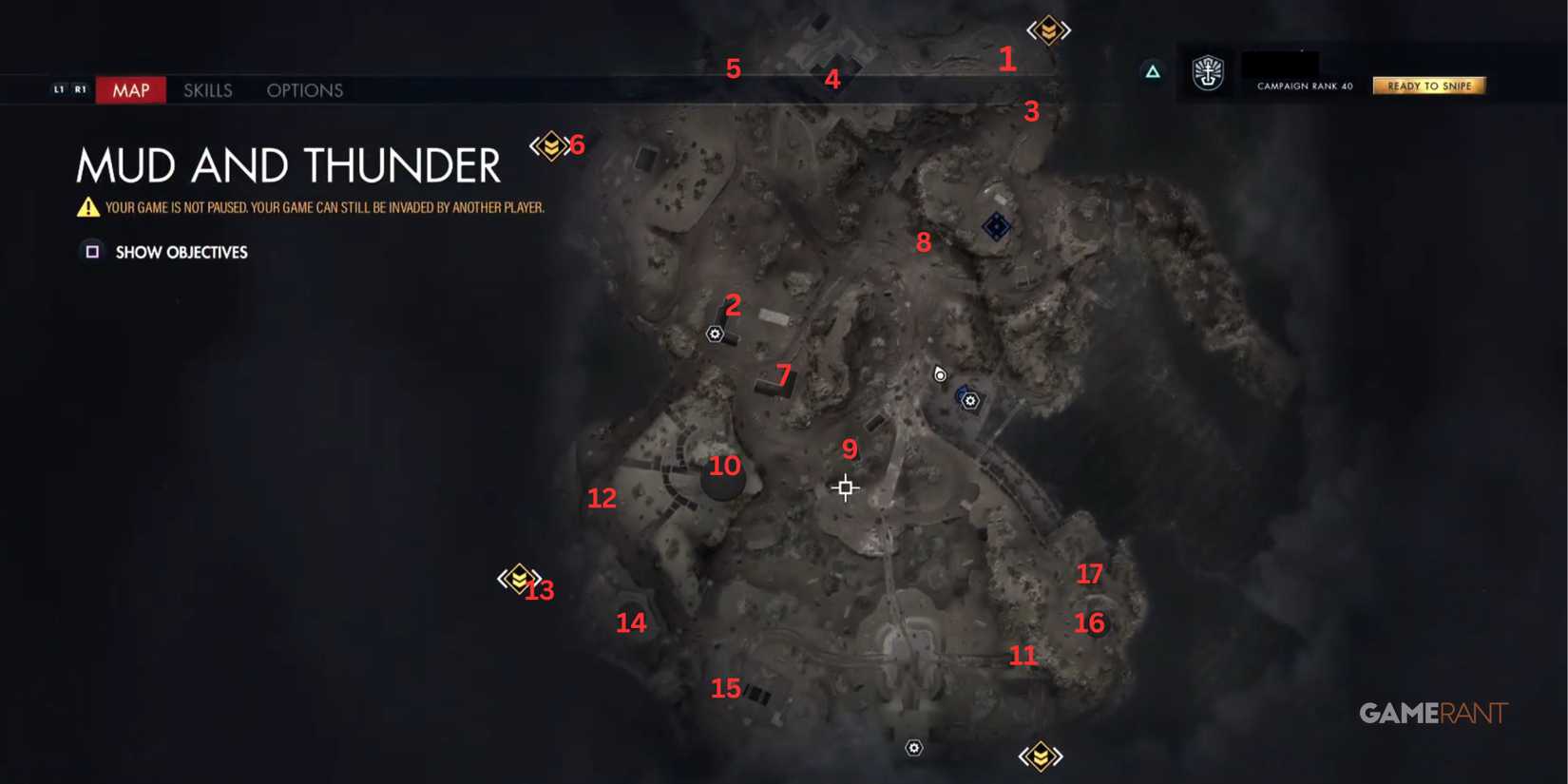This screenshot has width=1568, height=784.
Task: Click the blue diamond map marker near 8
Action: pyautogui.click(x=996, y=226)
